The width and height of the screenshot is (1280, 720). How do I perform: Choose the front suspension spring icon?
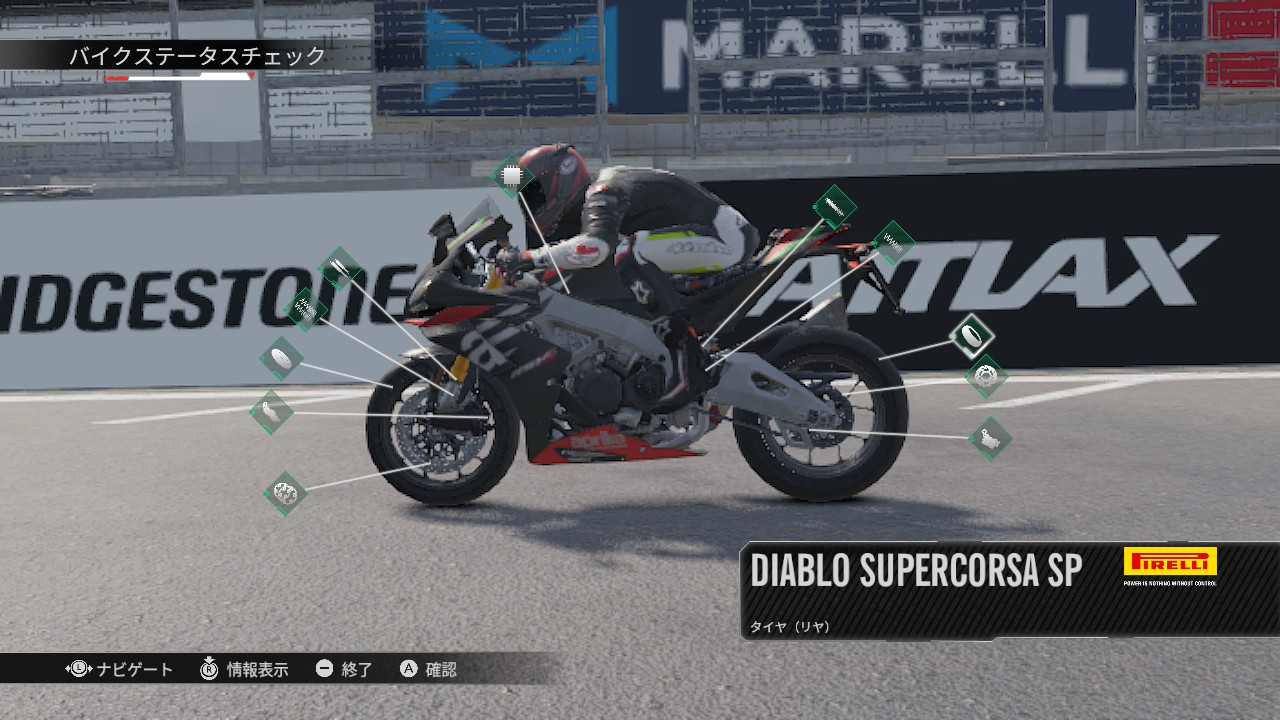point(307,310)
